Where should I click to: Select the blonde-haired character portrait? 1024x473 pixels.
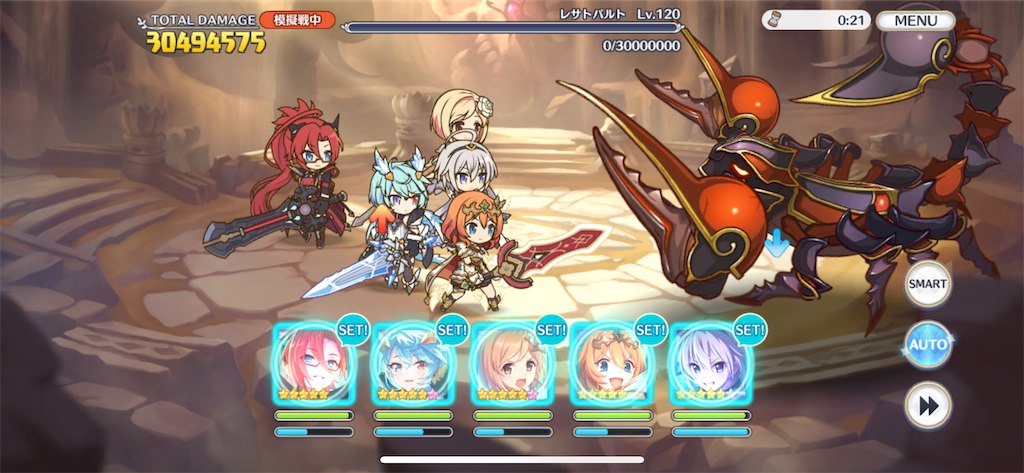[x=511, y=363]
